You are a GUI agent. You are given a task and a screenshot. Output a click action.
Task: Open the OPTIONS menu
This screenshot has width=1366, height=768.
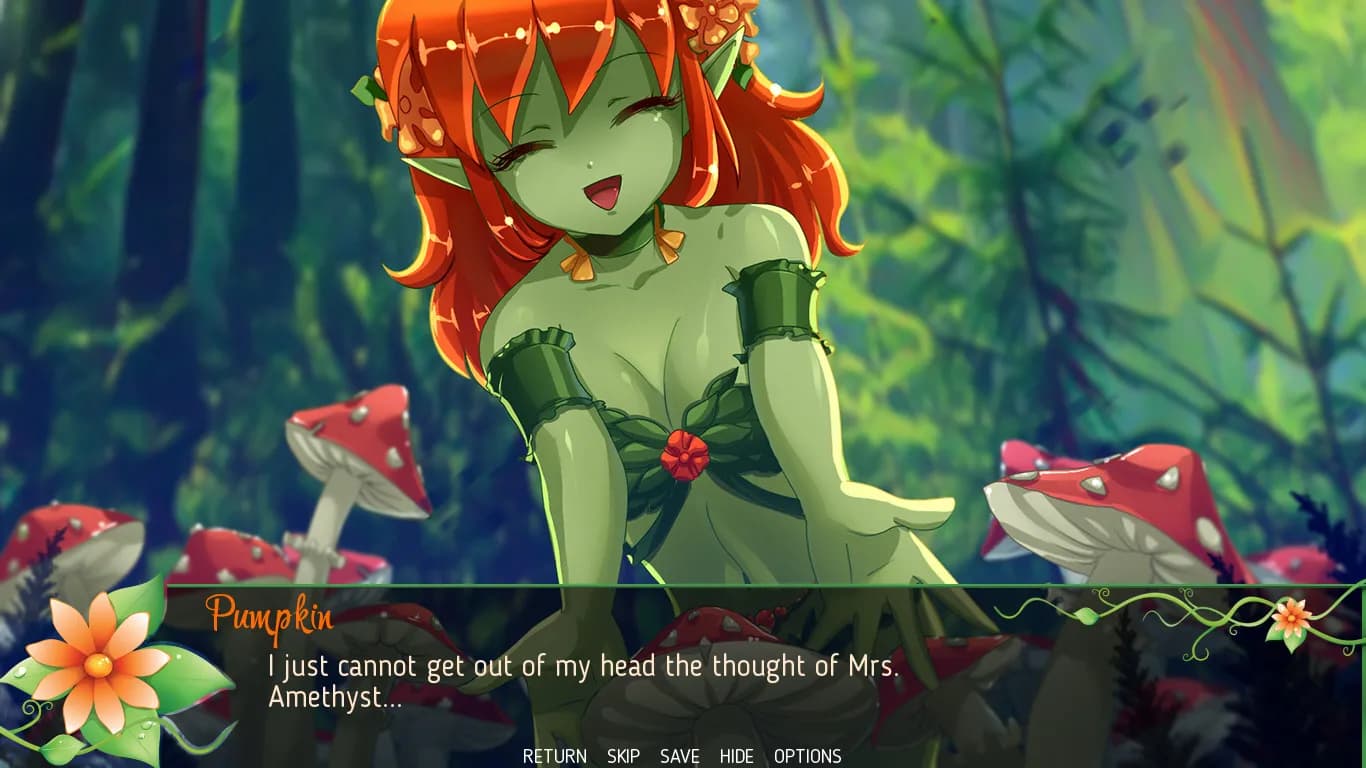[x=807, y=756]
